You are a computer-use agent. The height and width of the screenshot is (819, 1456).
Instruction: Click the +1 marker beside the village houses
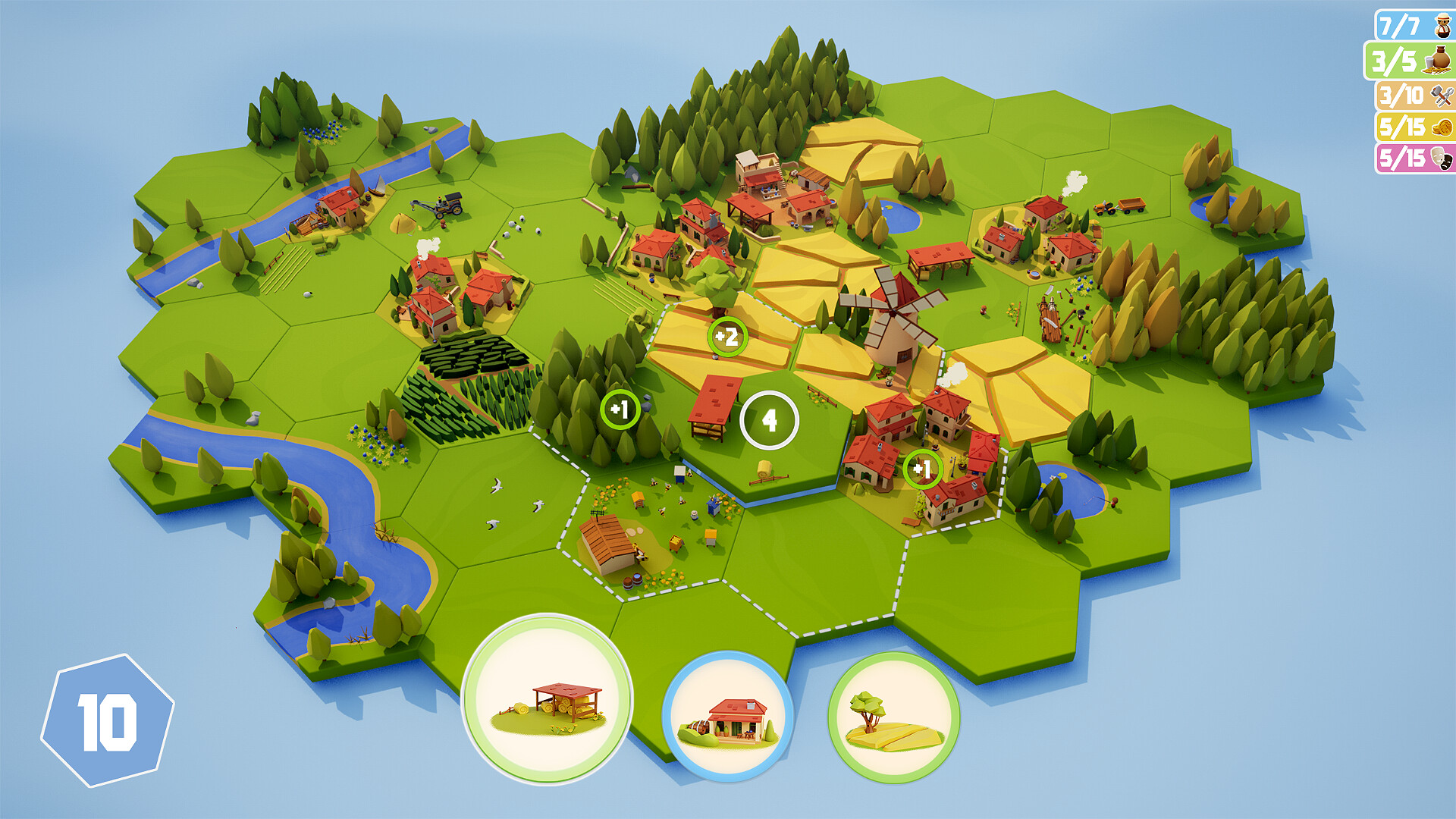click(x=924, y=468)
